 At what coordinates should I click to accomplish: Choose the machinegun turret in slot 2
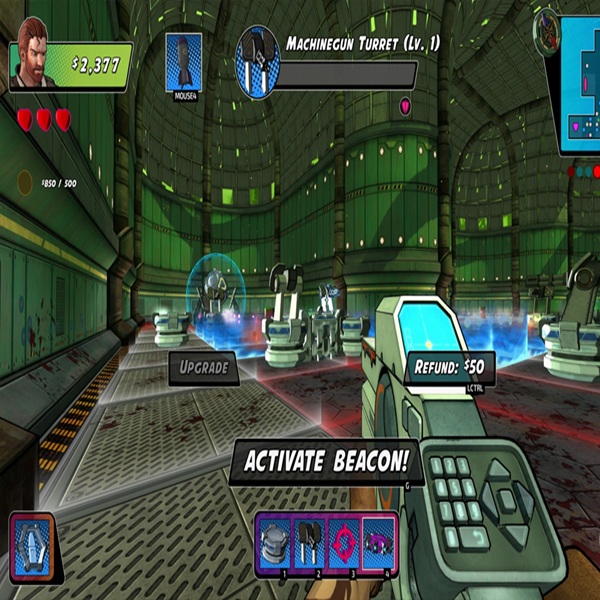pyautogui.click(x=309, y=543)
